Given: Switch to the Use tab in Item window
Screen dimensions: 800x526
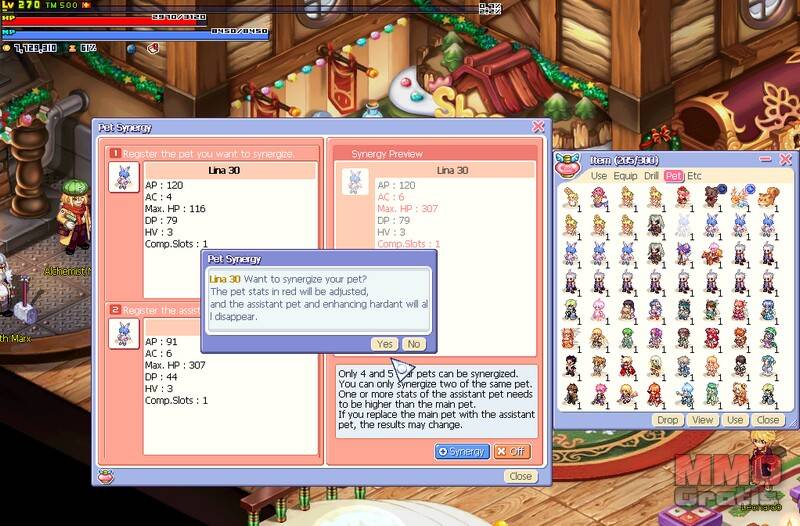Looking at the screenshot, I should tap(598, 176).
